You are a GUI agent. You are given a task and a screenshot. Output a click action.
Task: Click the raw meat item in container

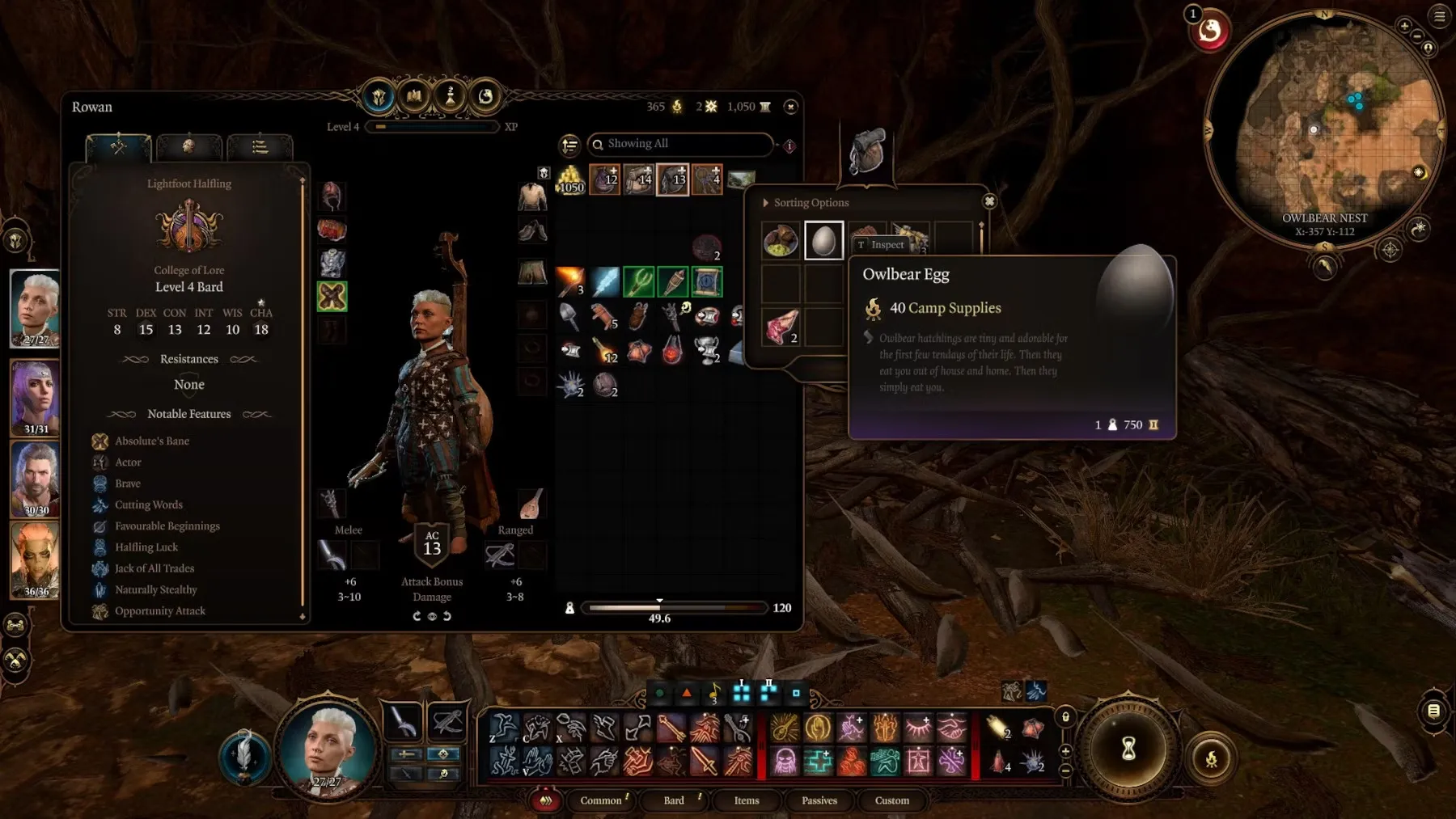781,326
